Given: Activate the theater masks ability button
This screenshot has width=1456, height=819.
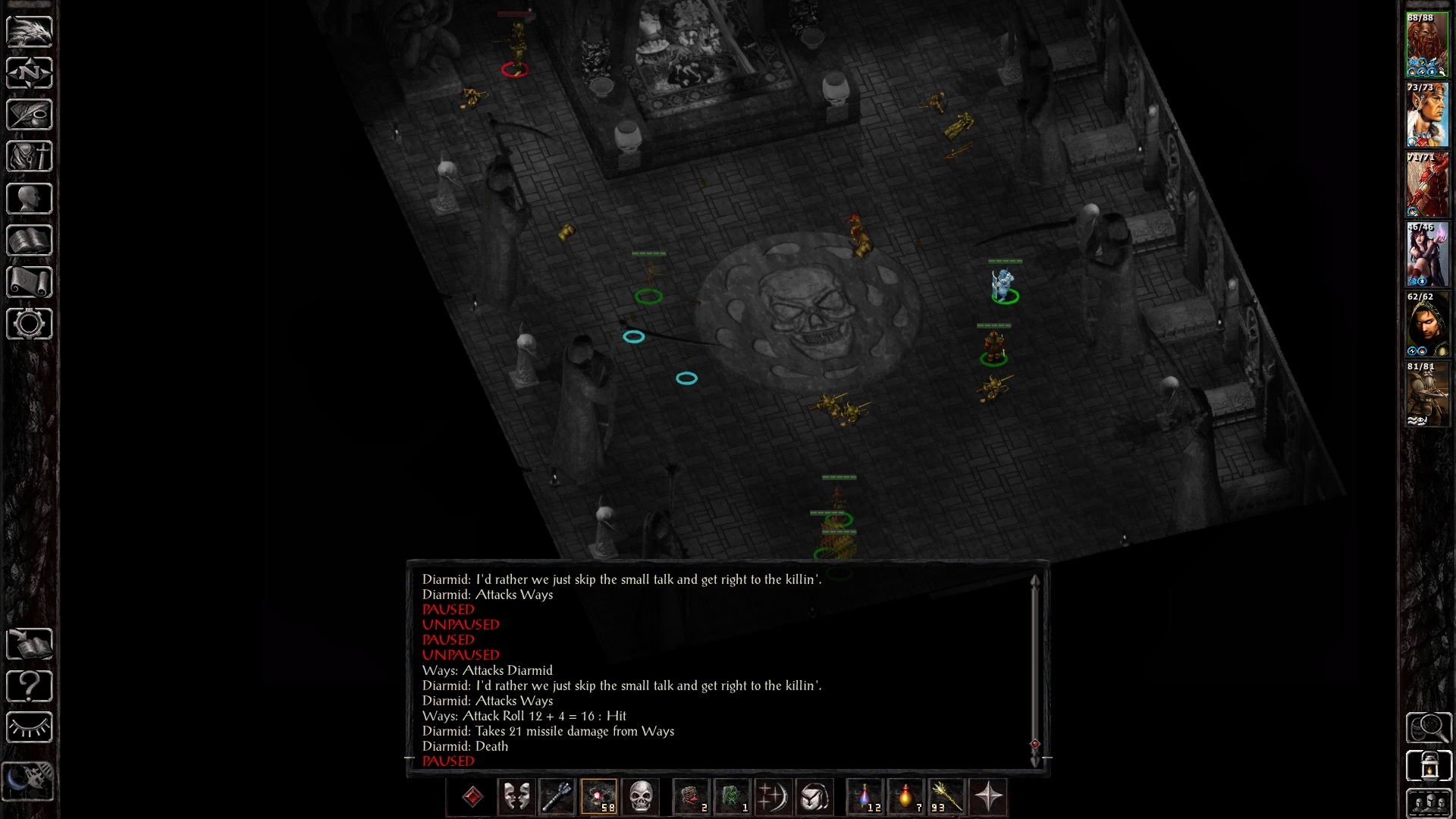Looking at the screenshot, I should click(516, 797).
